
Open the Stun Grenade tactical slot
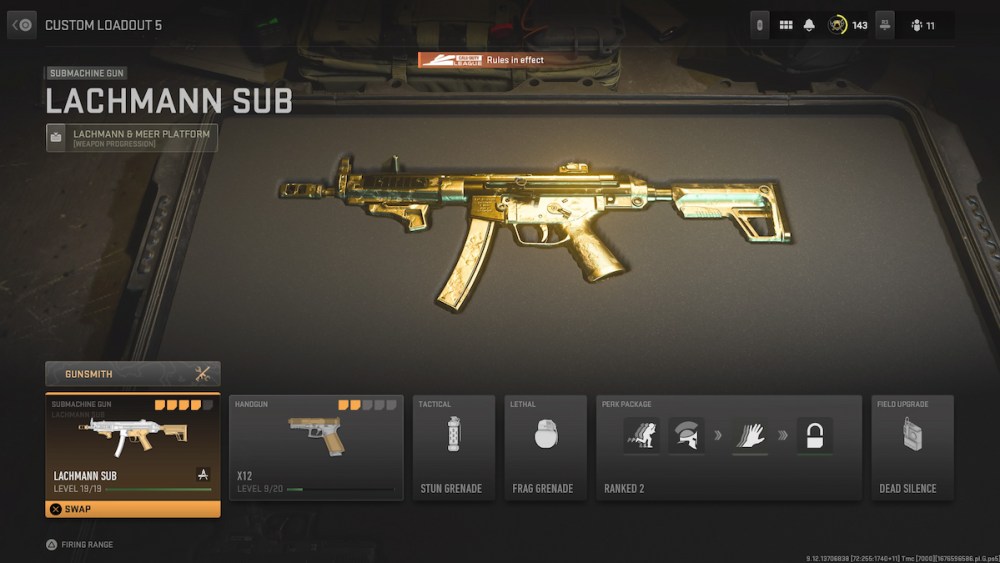454,447
